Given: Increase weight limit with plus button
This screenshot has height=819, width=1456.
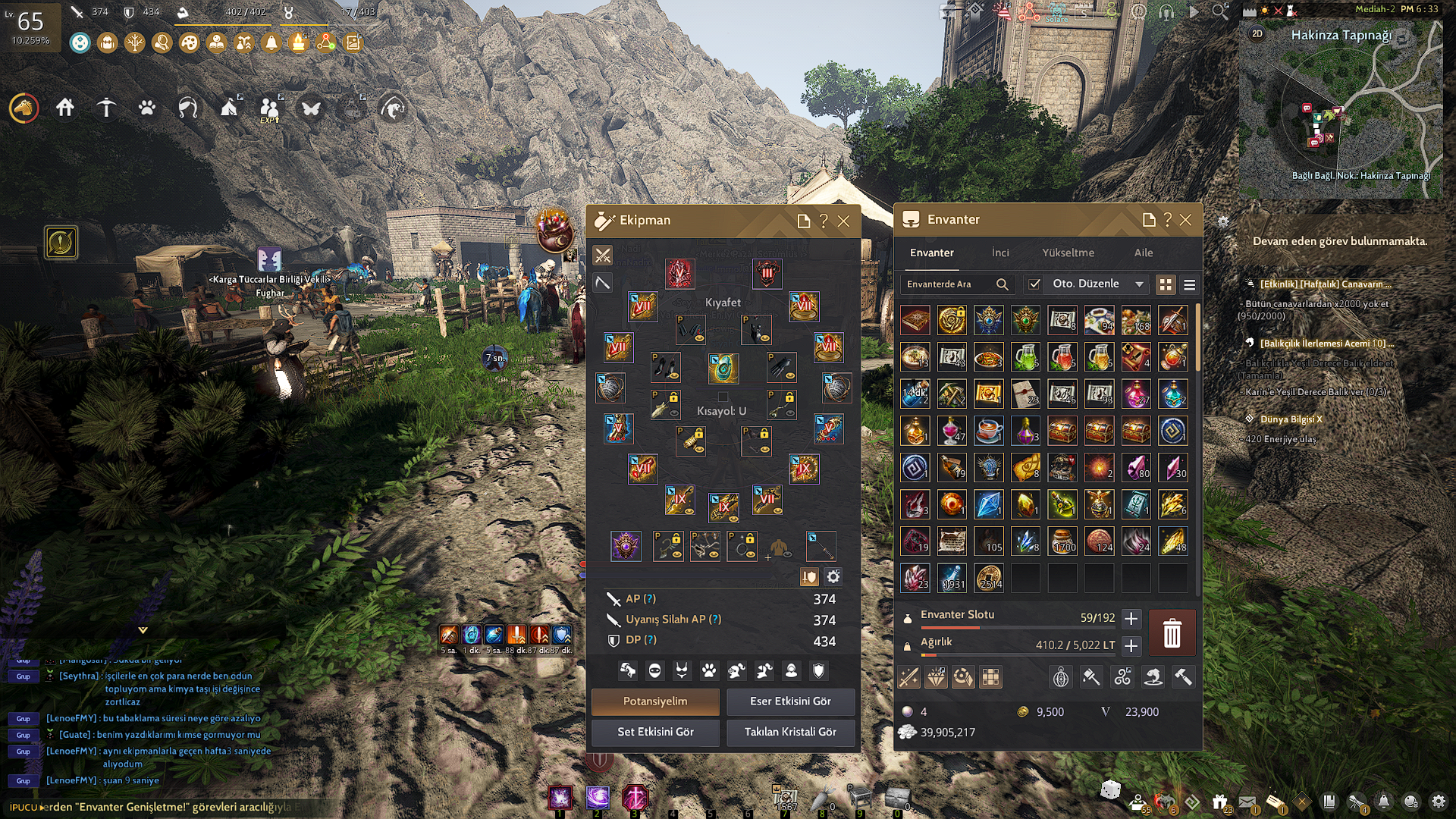Looking at the screenshot, I should 1131,645.
